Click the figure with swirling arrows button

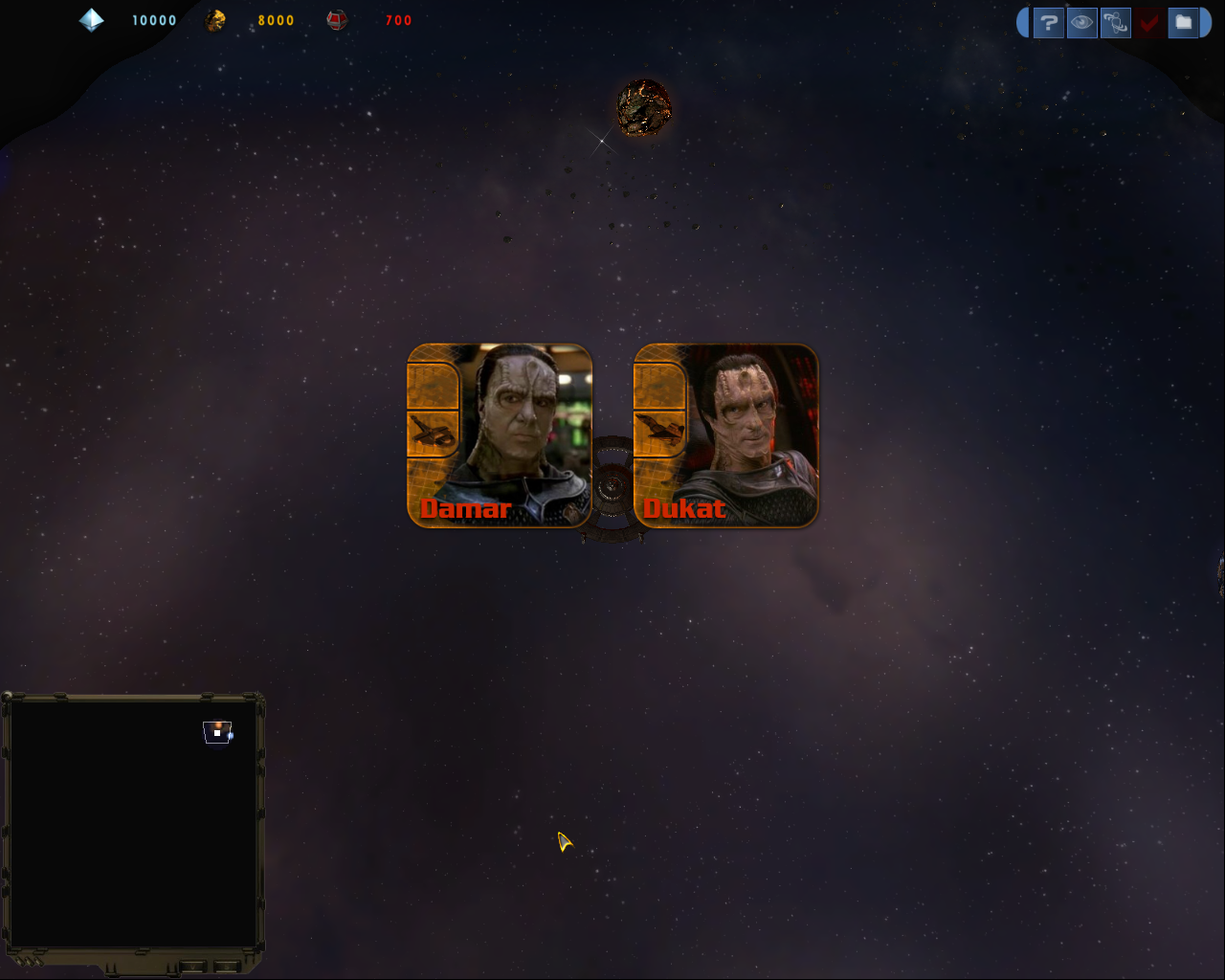point(1116,22)
